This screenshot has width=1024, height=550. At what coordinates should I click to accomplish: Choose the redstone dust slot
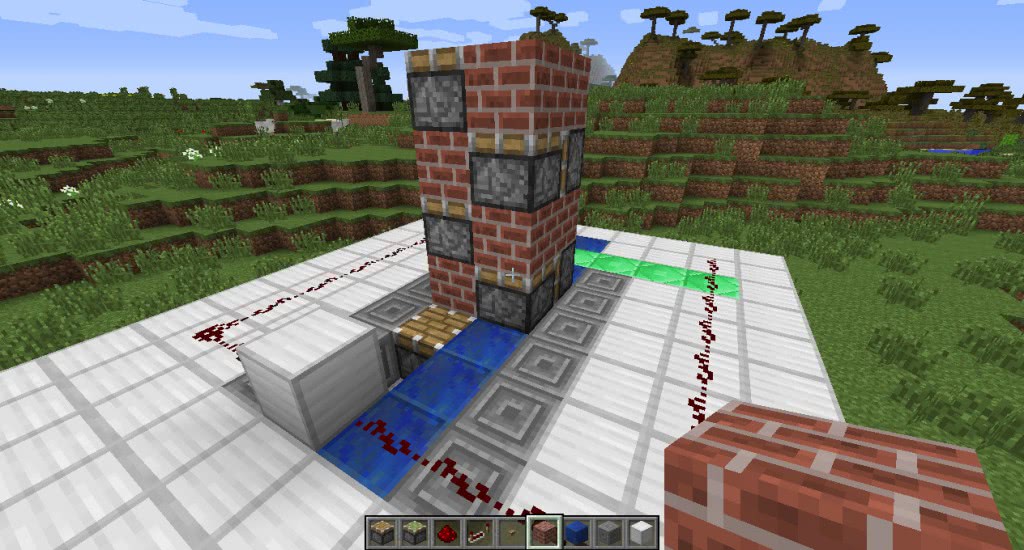point(445,532)
